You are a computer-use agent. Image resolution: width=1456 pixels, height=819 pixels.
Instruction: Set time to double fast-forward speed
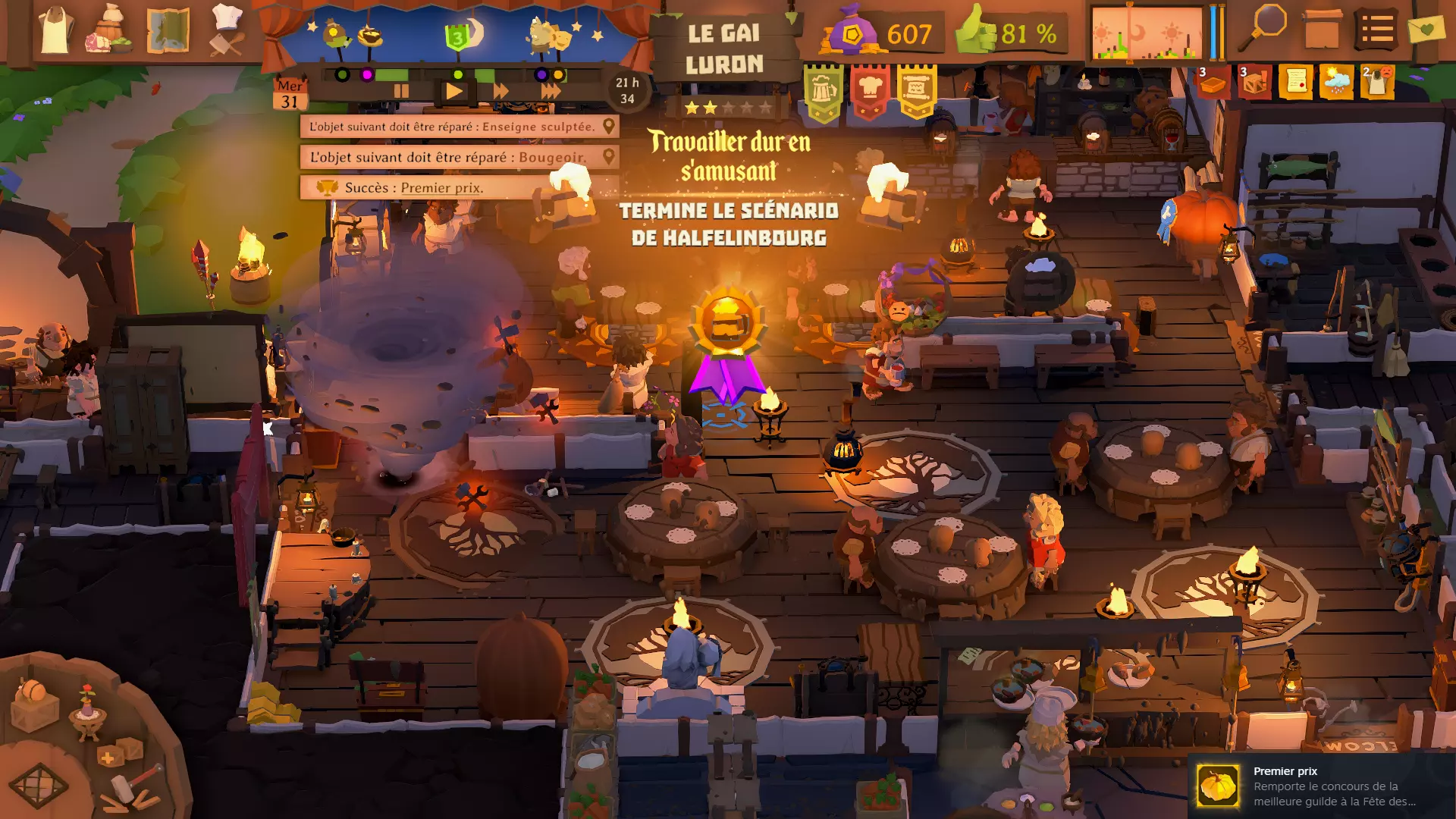click(501, 92)
